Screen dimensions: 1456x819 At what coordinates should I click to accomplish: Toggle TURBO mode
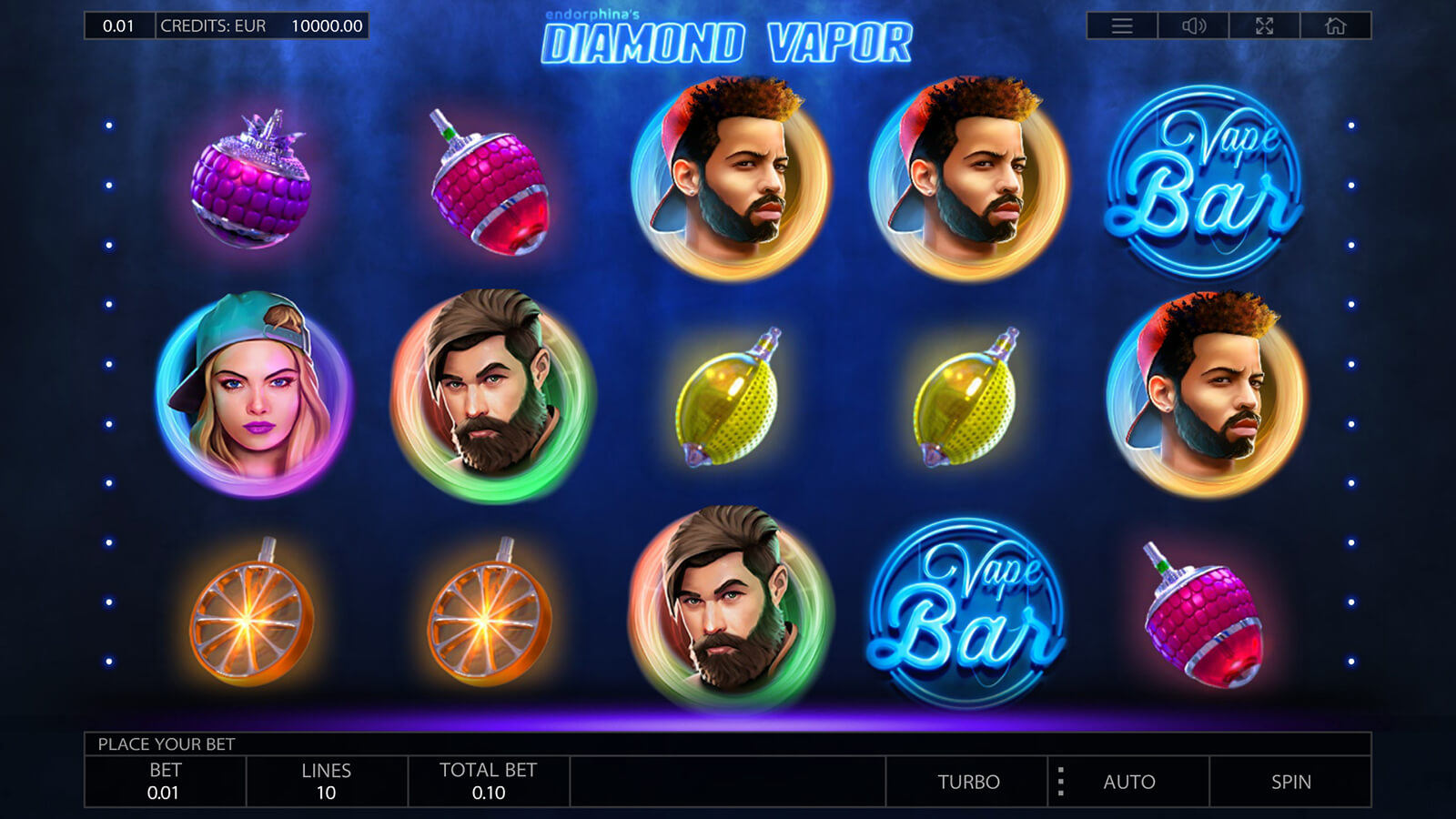click(x=968, y=782)
